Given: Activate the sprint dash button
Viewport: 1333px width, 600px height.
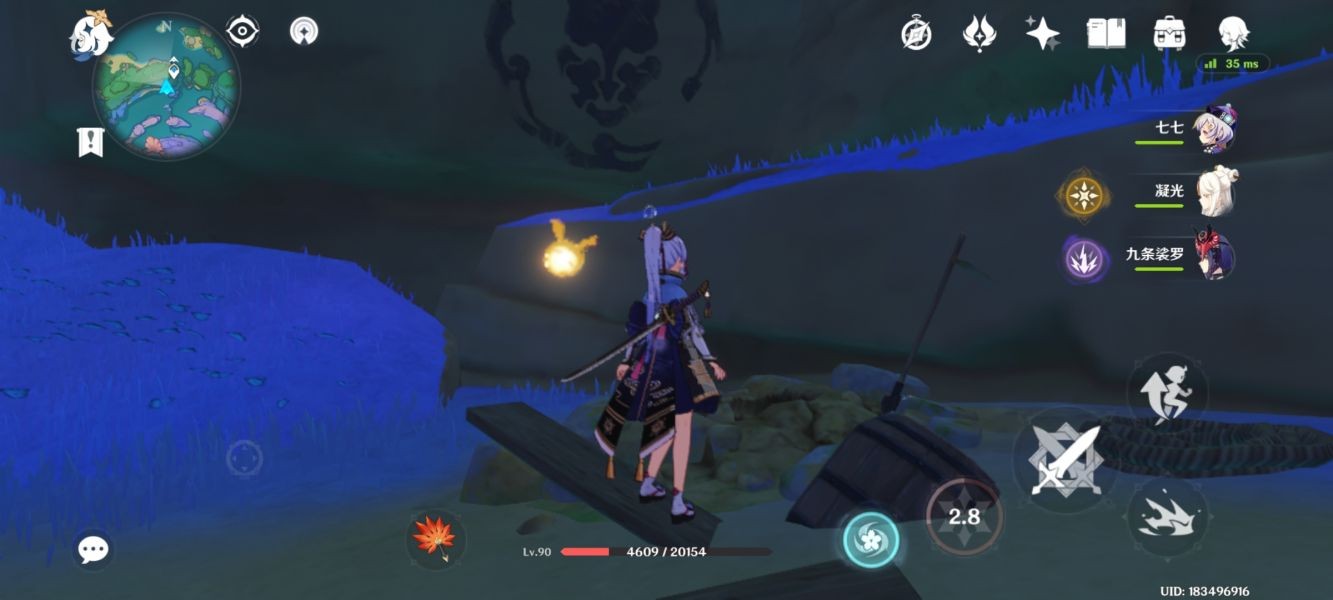Looking at the screenshot, I should [x=1167, y=516].
